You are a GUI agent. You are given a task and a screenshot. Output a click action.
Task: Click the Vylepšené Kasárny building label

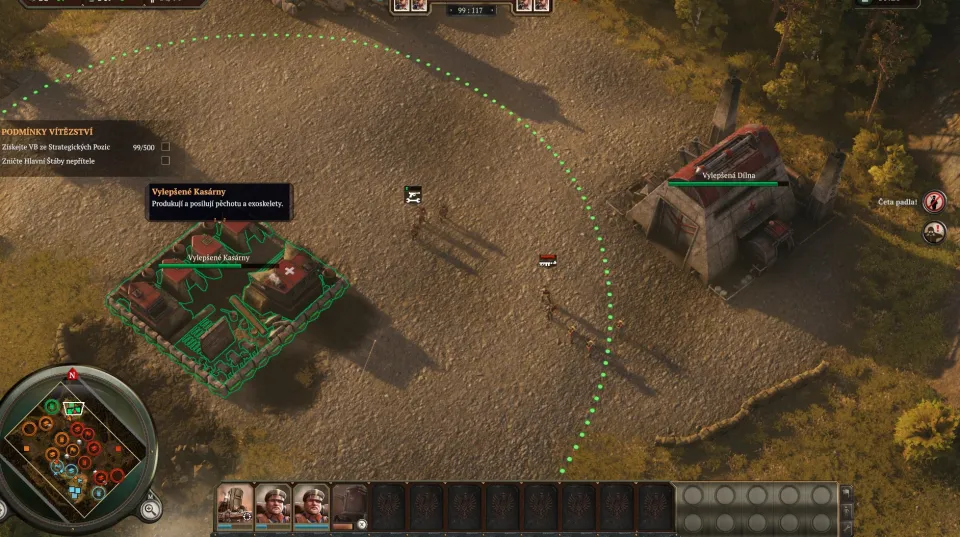(x=220, y=258)
